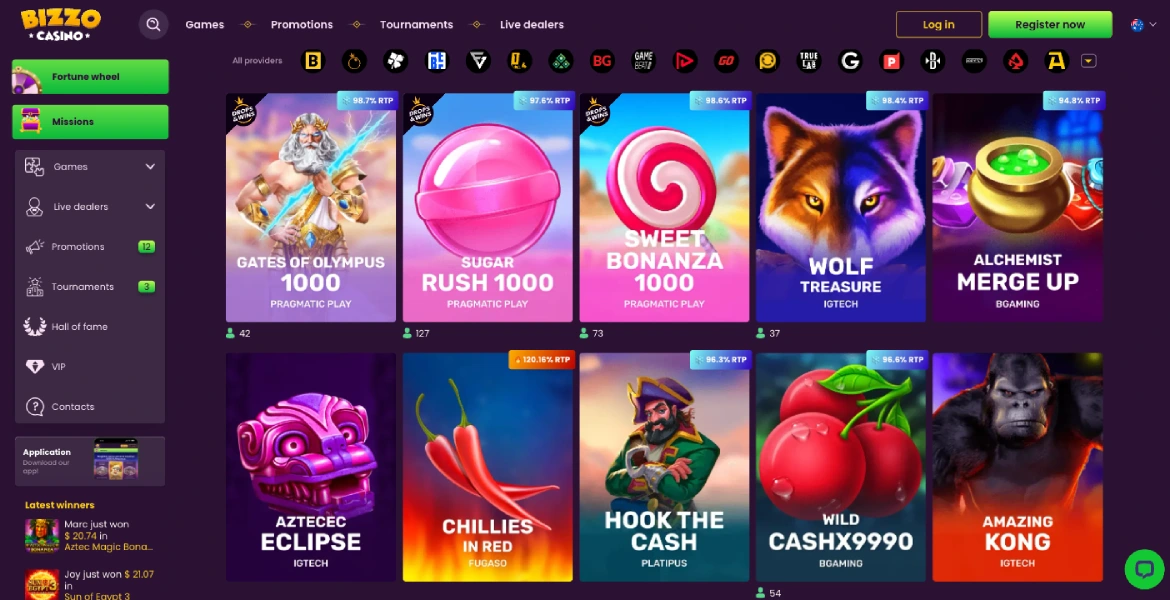Choose the Wolf Treasure game tile
This screenshot has width=1170, height=600.
pyautogui.click(x=841, y=207)
